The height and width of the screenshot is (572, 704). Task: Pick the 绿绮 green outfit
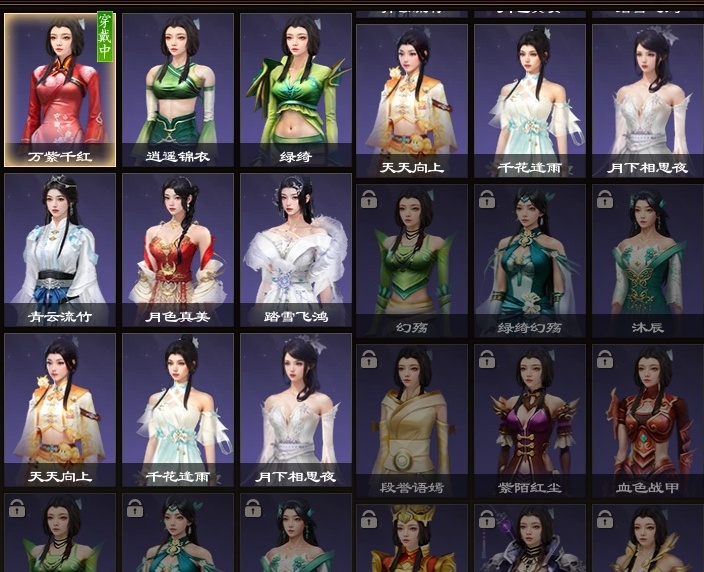pyautogui.click(x=295, y=89)
